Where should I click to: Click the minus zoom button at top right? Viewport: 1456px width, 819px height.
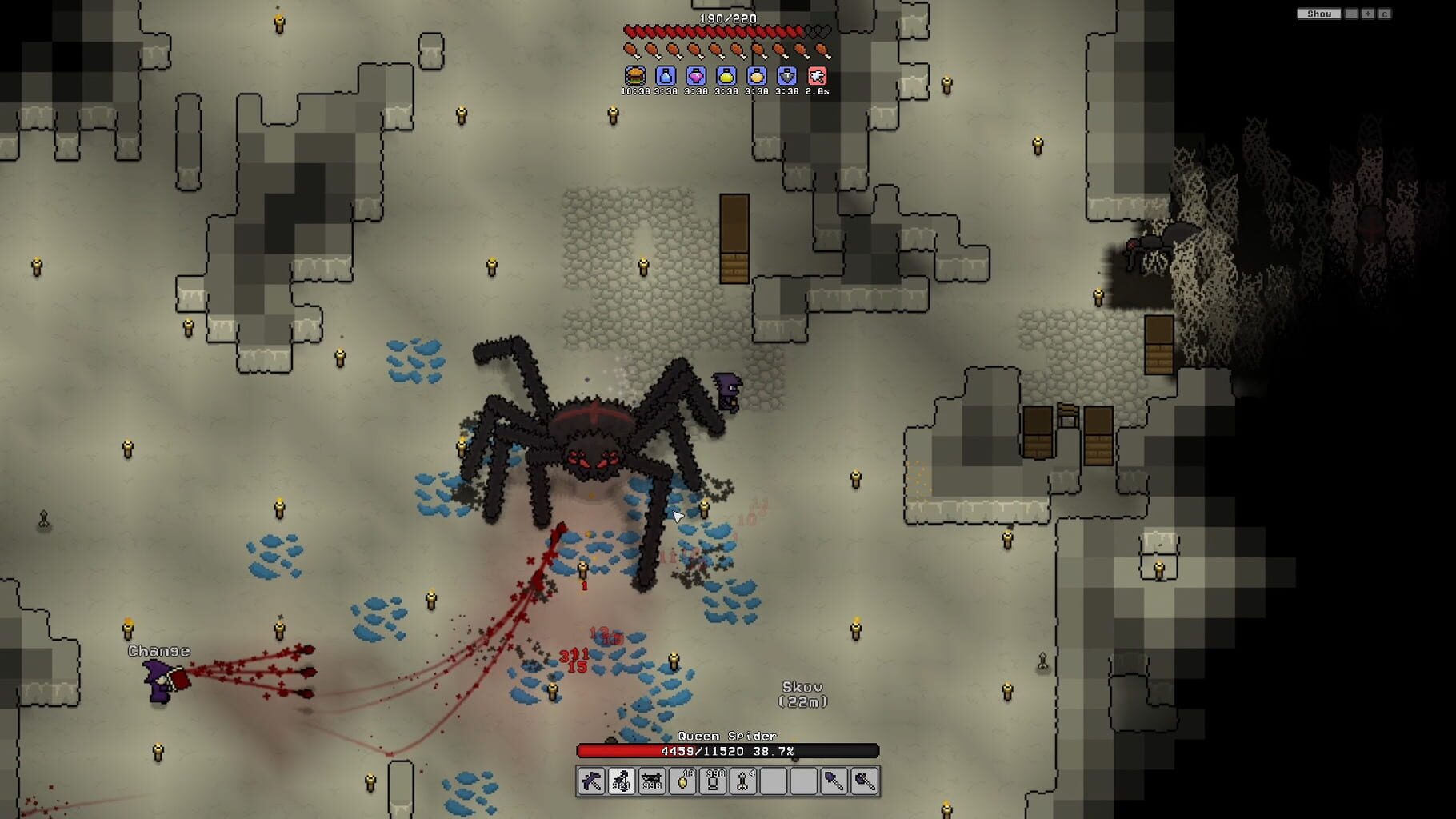pos(1351,14)
